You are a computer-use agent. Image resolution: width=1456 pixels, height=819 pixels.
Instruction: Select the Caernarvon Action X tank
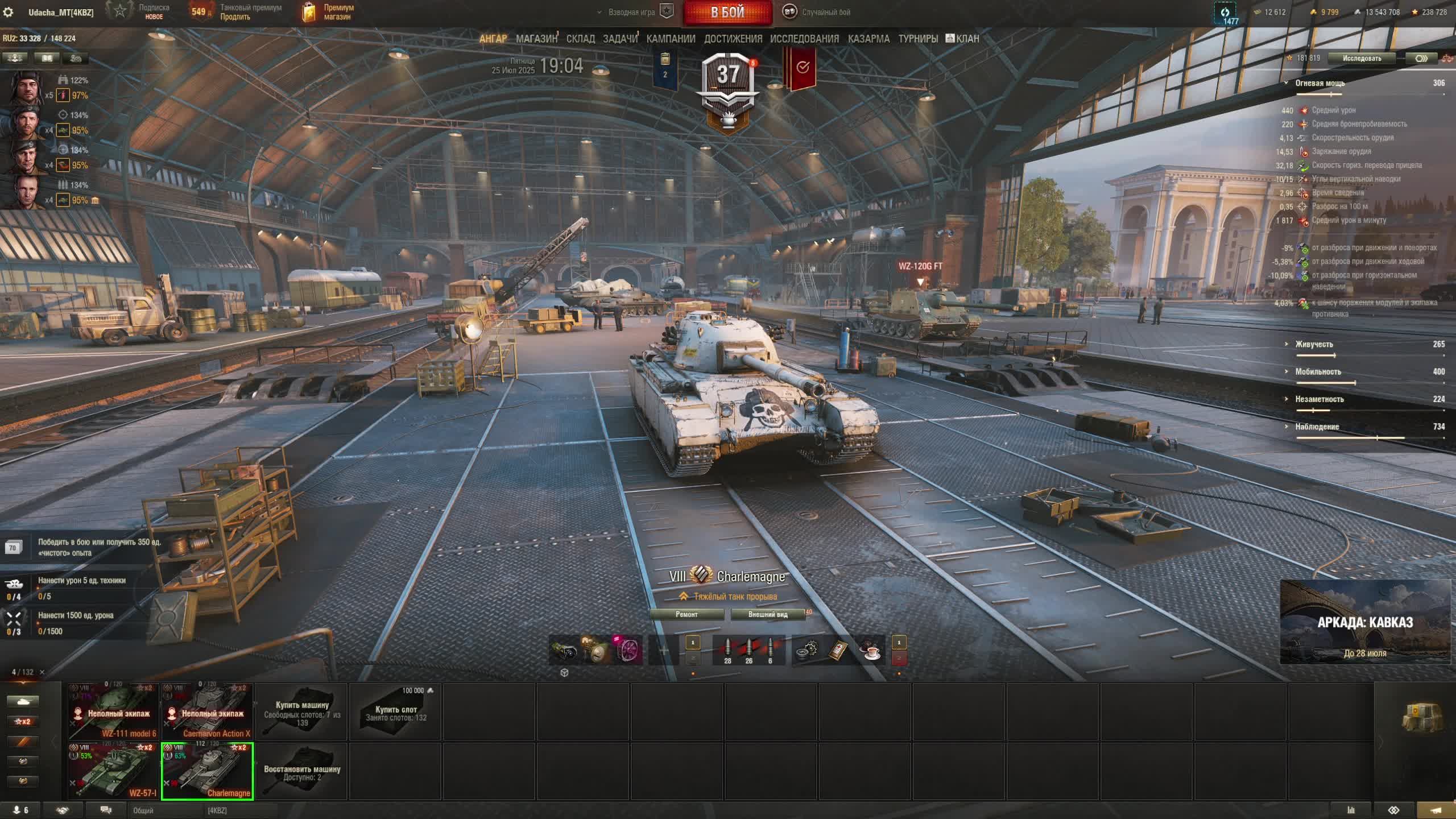click(207, 711)
